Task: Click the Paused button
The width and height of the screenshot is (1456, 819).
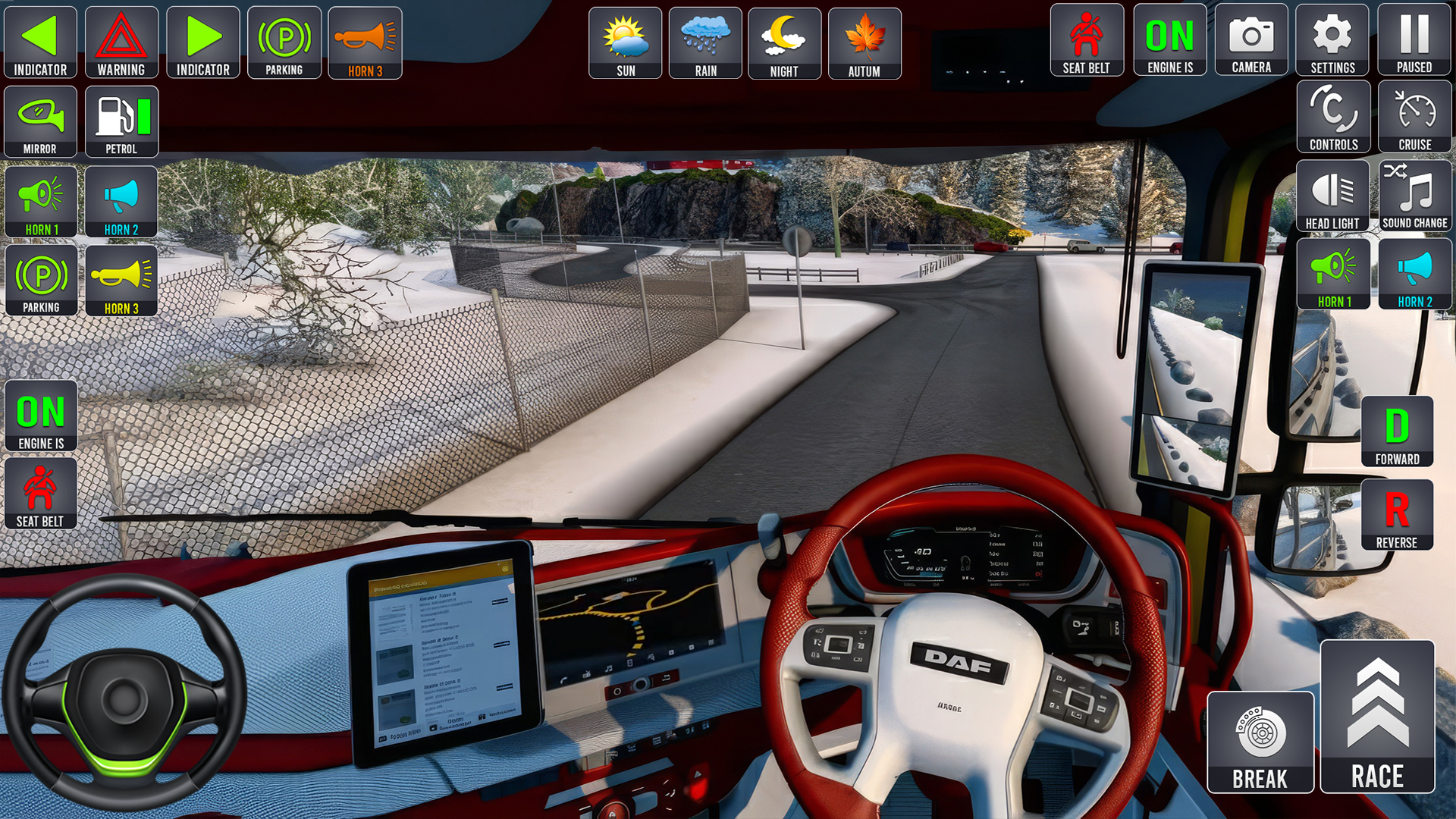Action: tap(1414, 40)
